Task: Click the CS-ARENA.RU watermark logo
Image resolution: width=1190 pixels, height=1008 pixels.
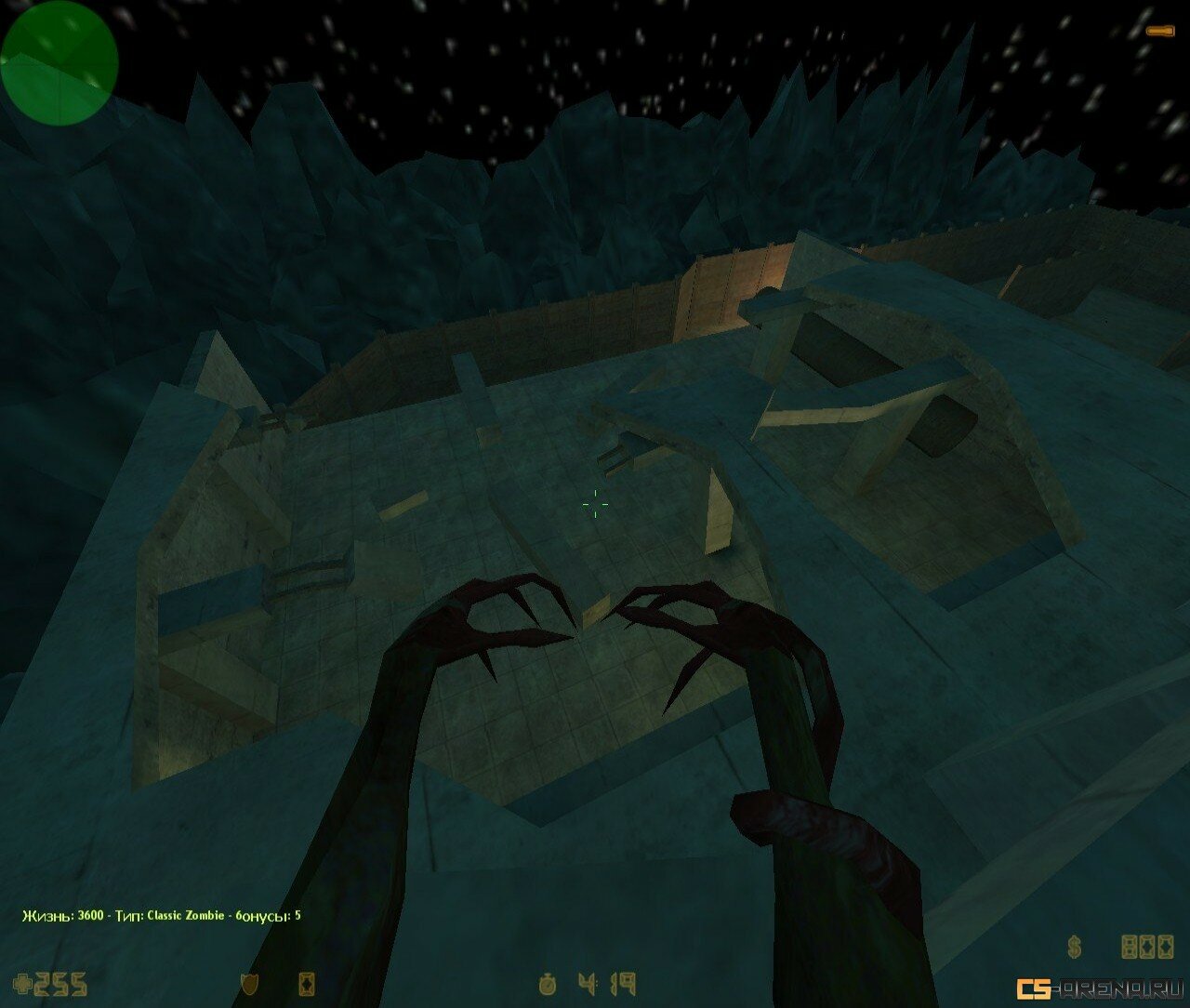Action: coord(1099,988)
